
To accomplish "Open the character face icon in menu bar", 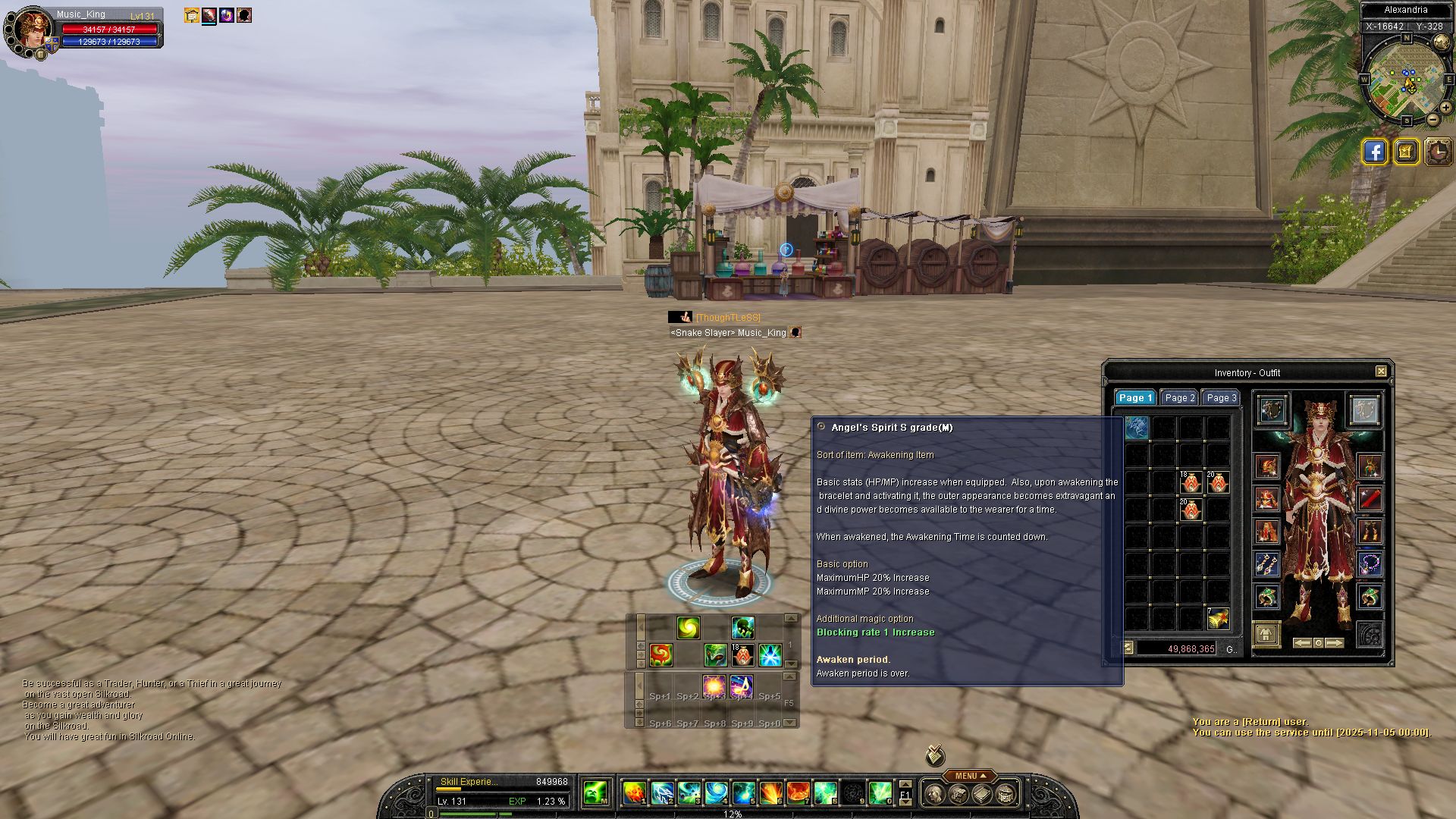I will [x=934, y=794].
